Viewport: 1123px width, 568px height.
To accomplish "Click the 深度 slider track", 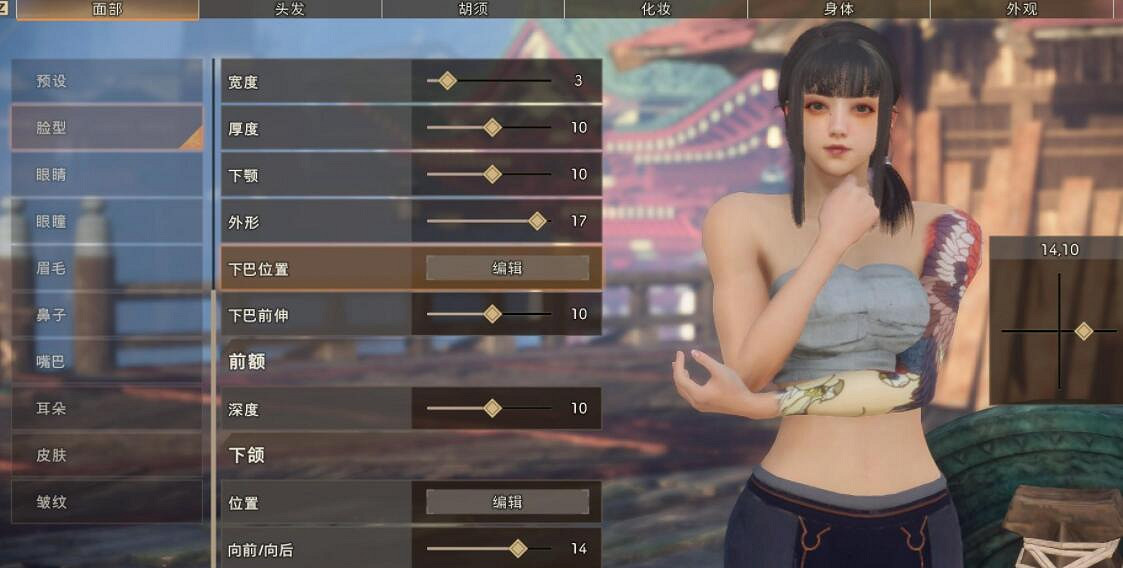I will (489, 408).
